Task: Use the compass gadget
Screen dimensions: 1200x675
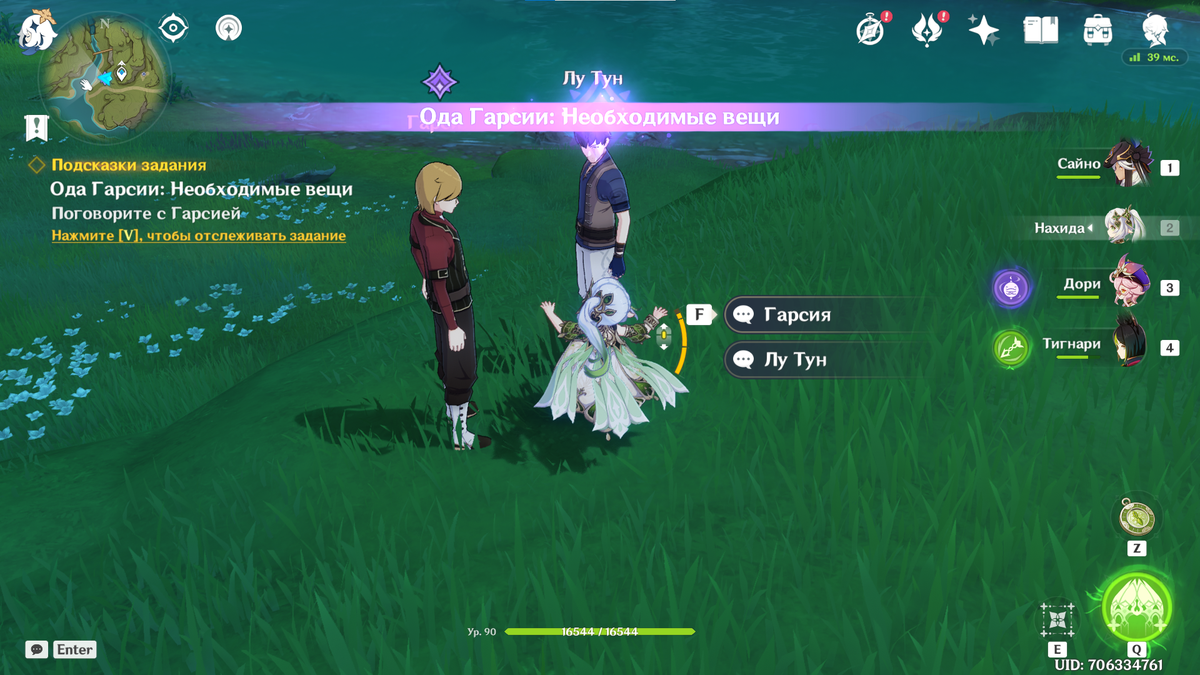Action: click(1136, 517)
